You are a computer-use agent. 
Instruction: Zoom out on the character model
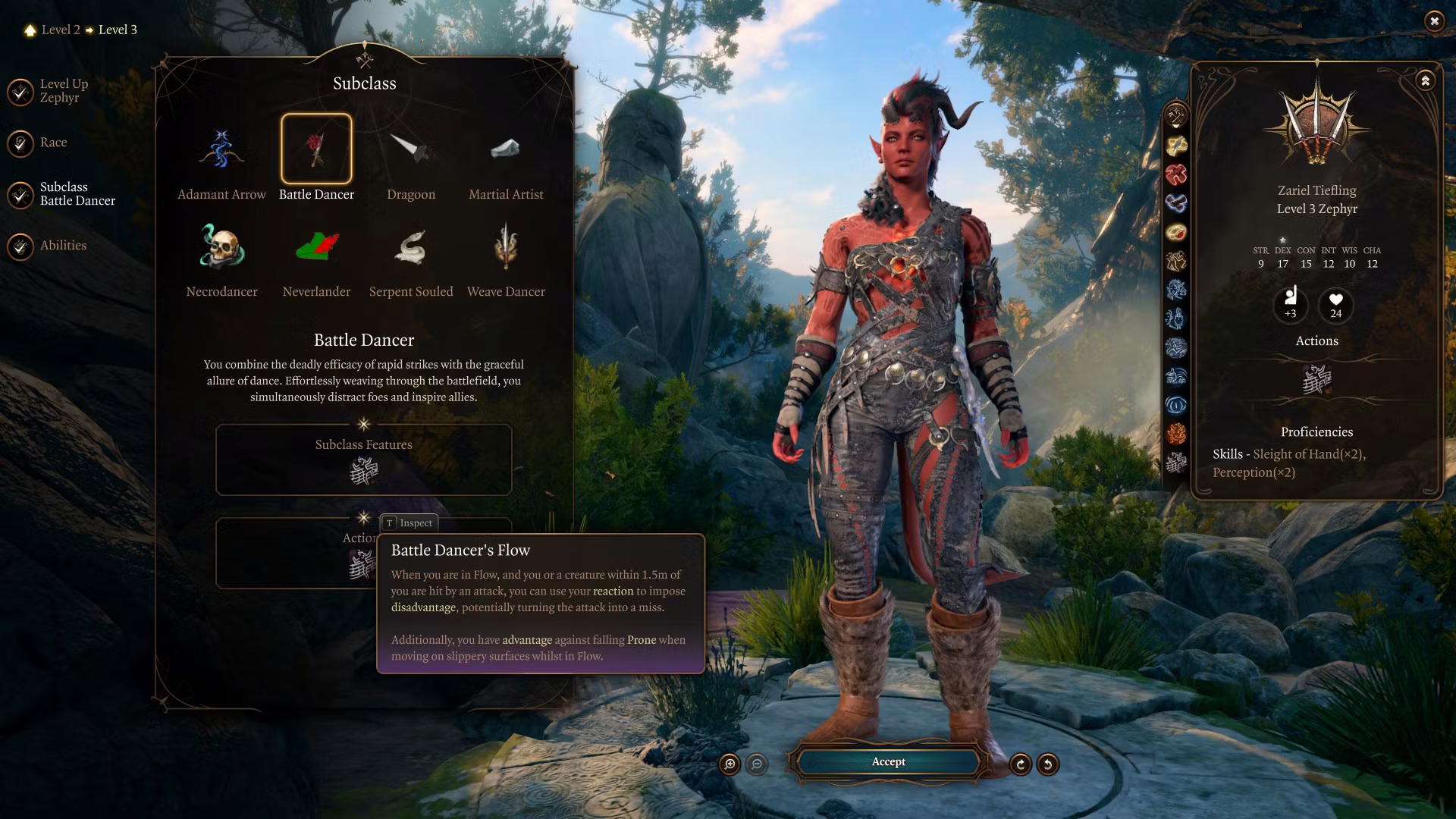pyautogui.click(x=757, y=764)
